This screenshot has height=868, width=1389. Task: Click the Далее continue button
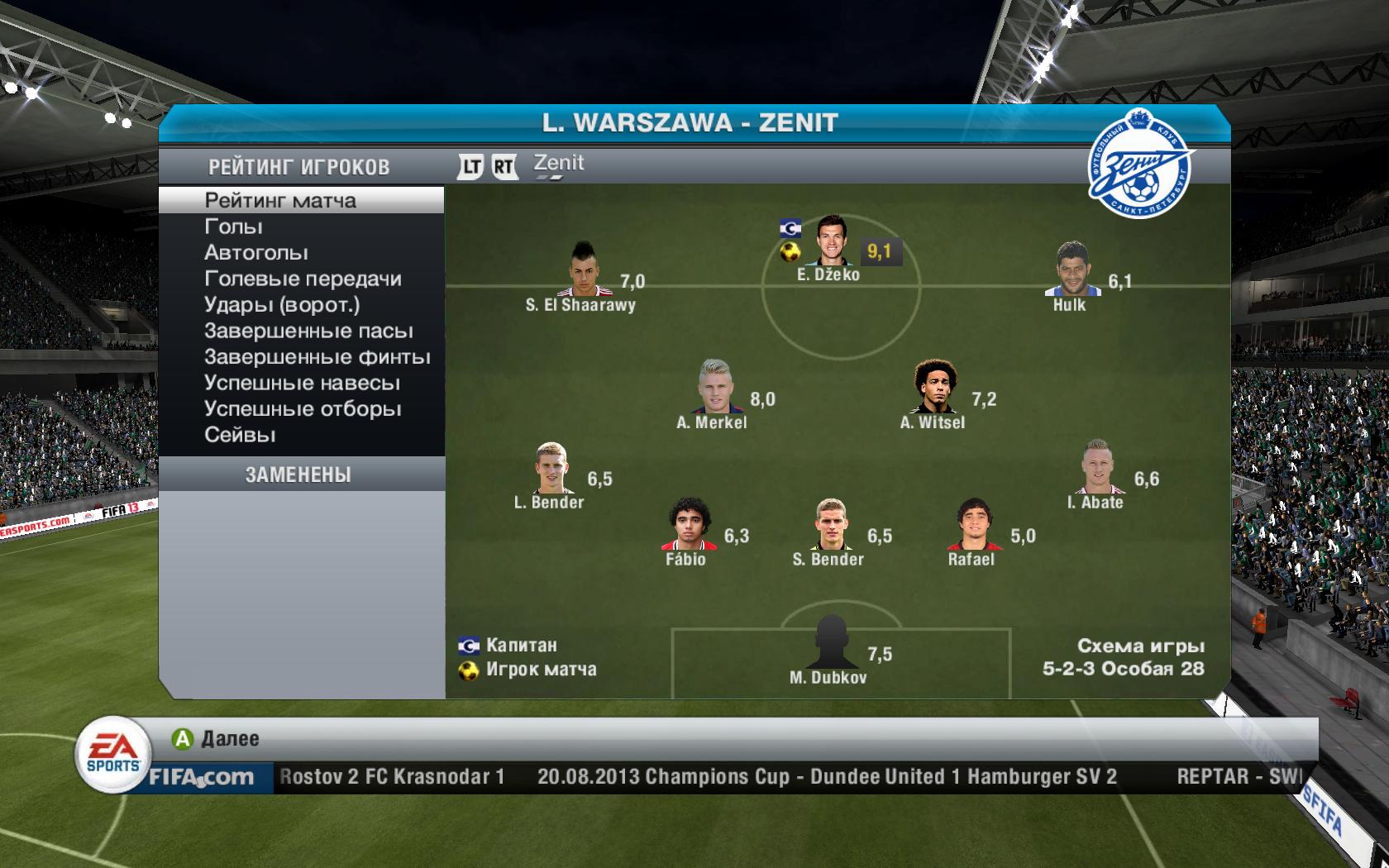(x=217, y=738)
